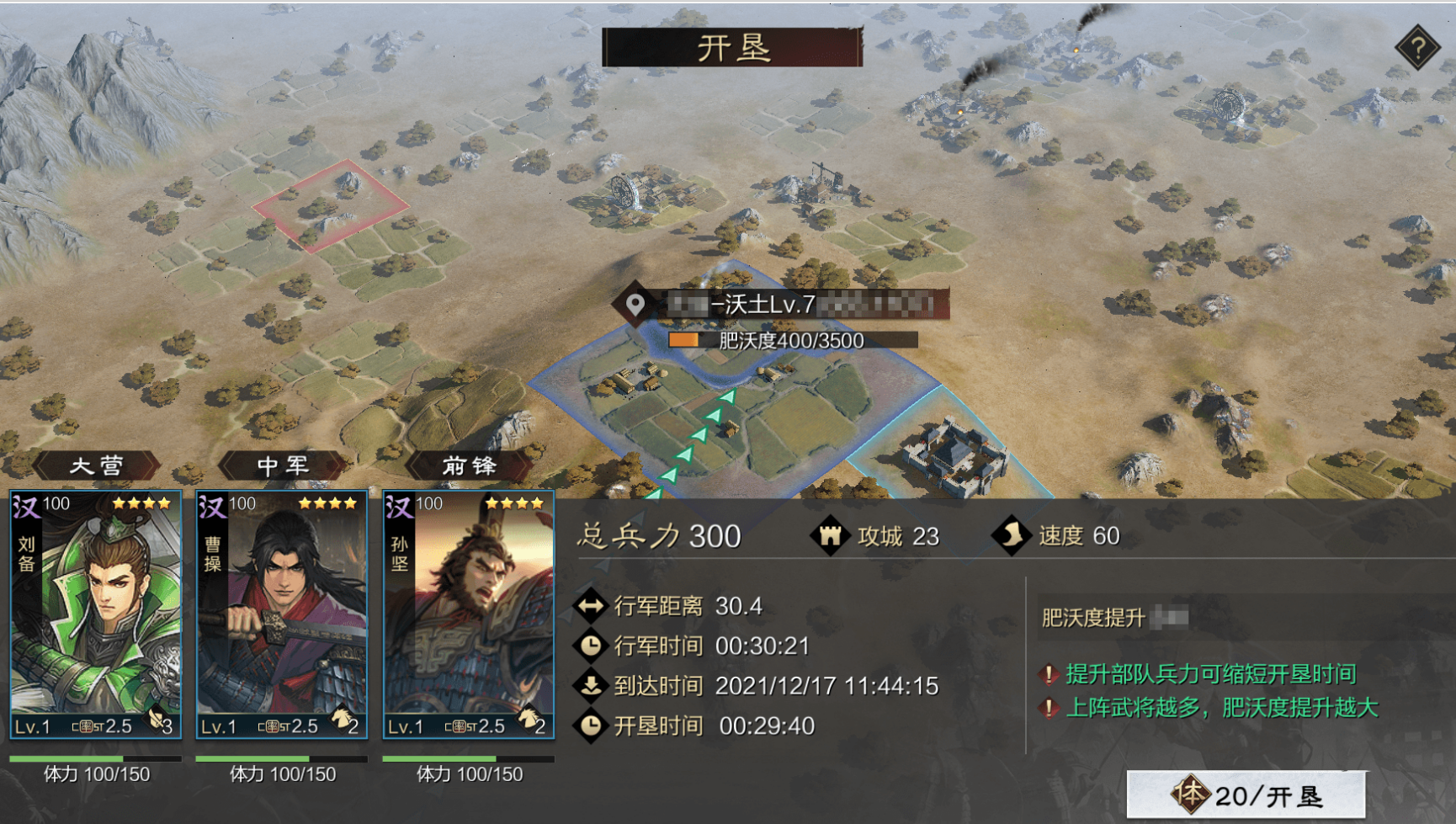The image size is (1456, 824).
Task: Click the clock icon beside 开垦时间
Action: (x=592, y=725)
